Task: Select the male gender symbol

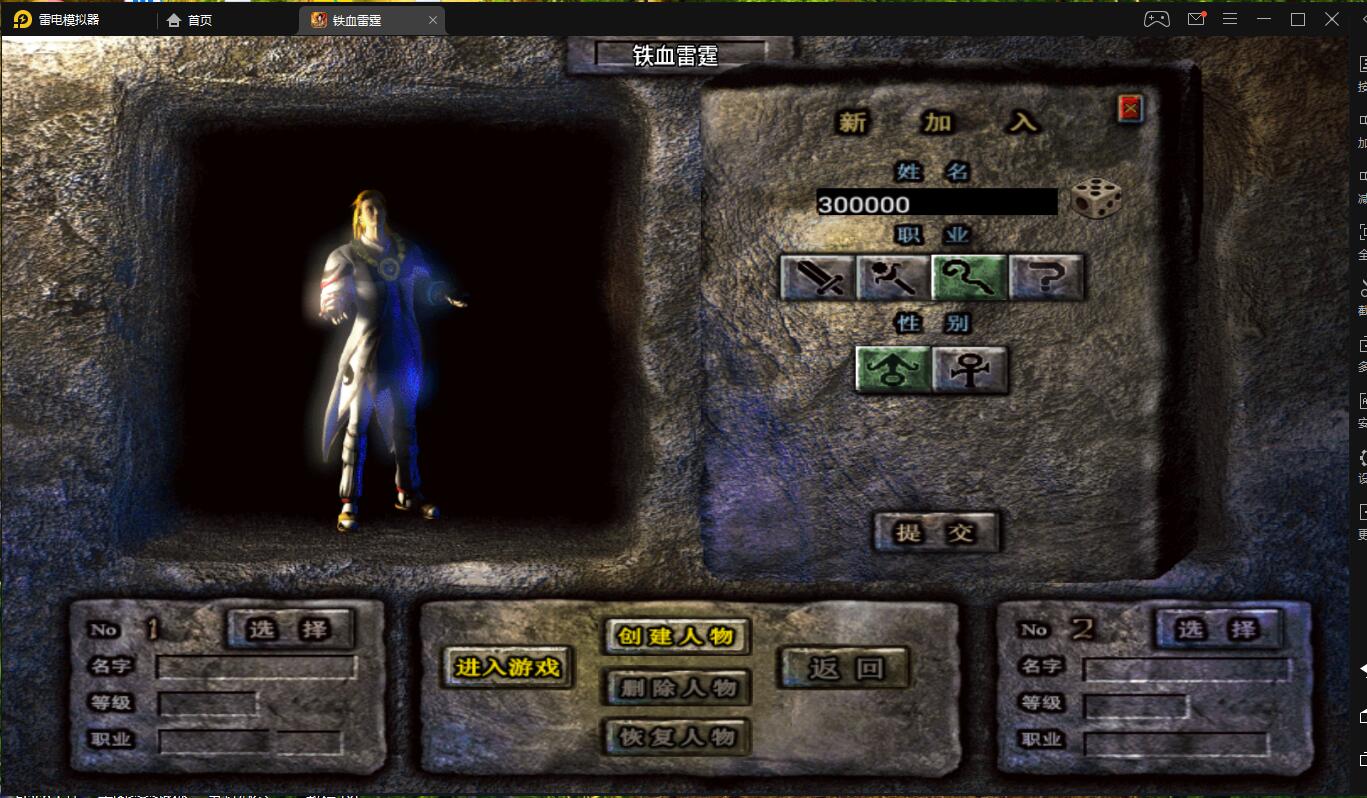Action: click(x=893, y=369)
